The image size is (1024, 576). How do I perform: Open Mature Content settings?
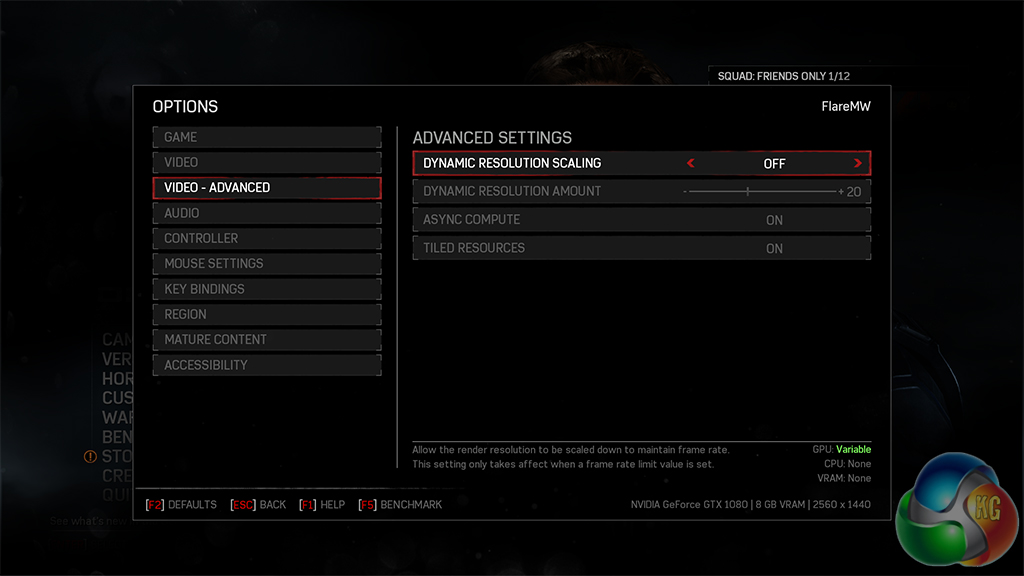tap(266, 340)
